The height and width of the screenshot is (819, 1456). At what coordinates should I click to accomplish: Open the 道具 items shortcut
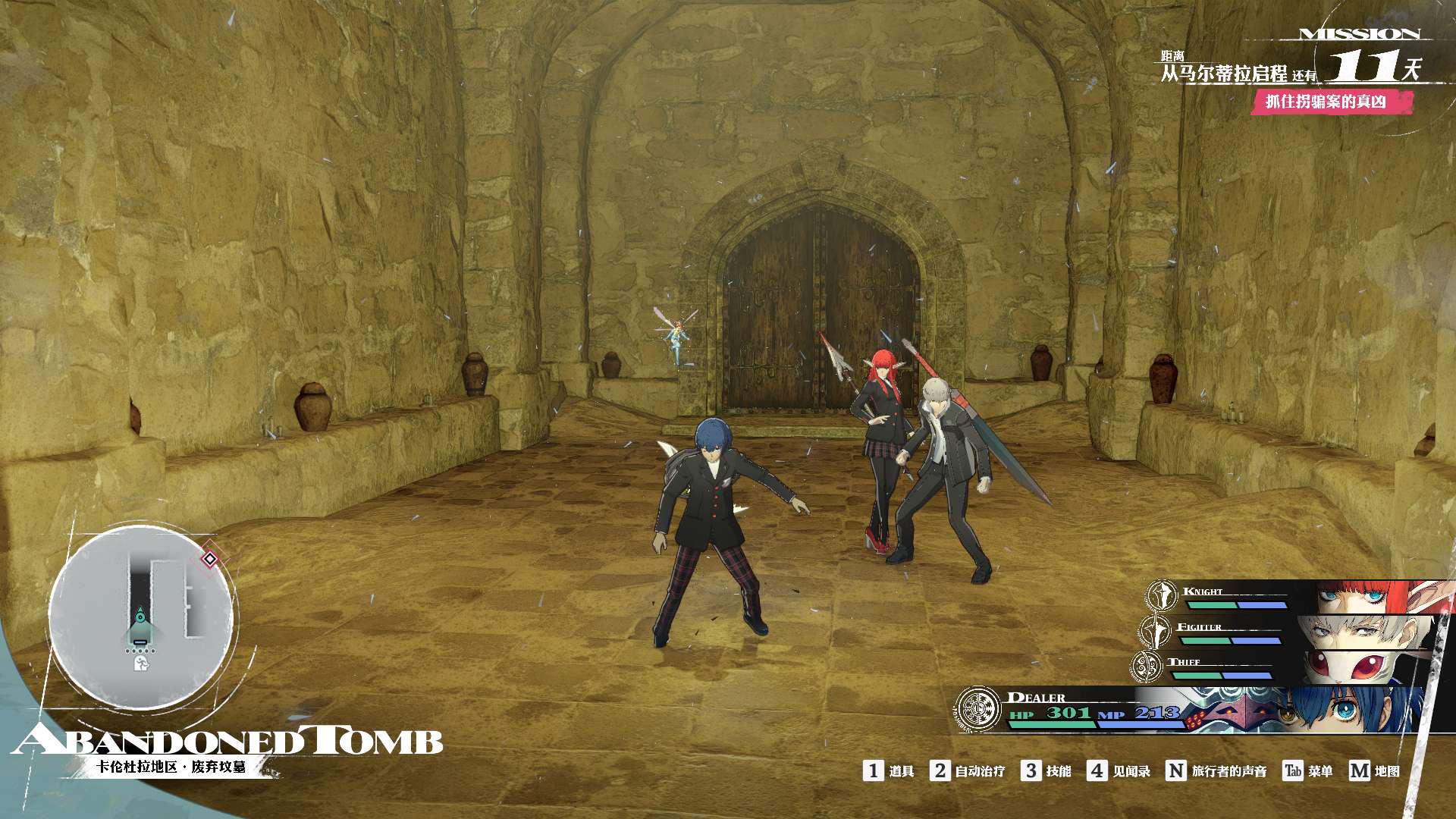point(889,771)
